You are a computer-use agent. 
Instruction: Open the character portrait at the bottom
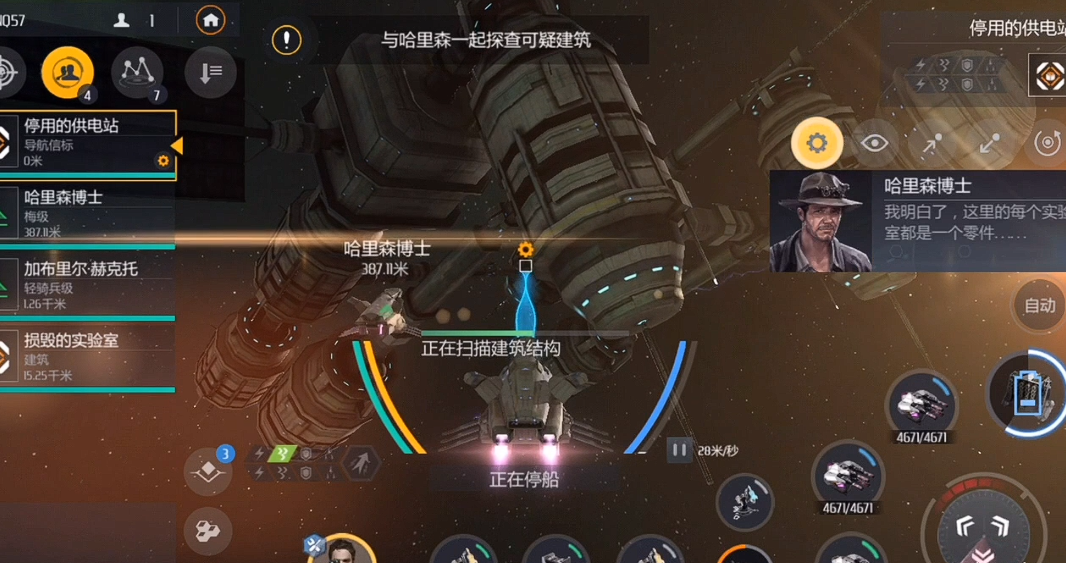point(342,550)
